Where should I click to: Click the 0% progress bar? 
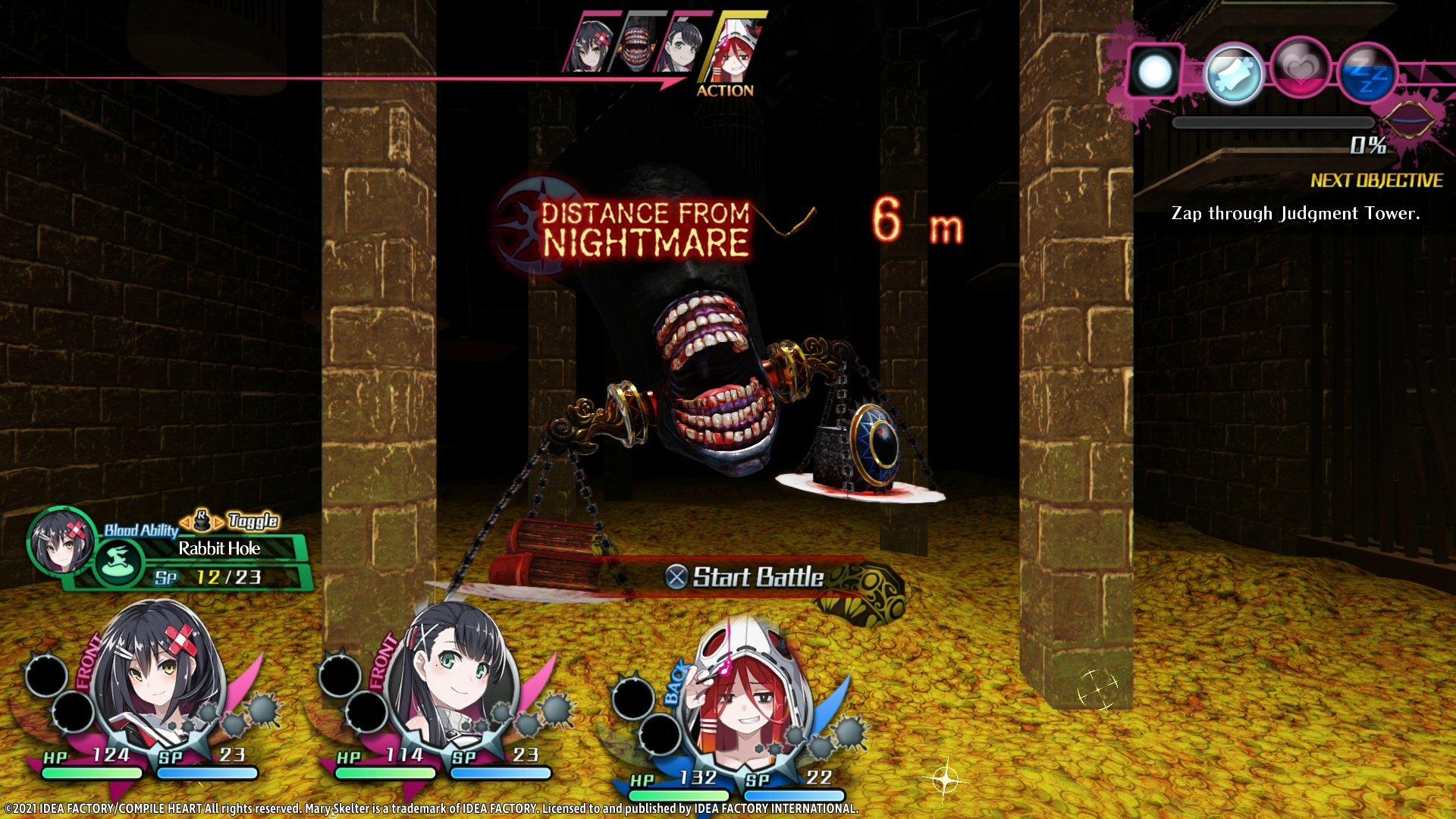(1274, 121)
